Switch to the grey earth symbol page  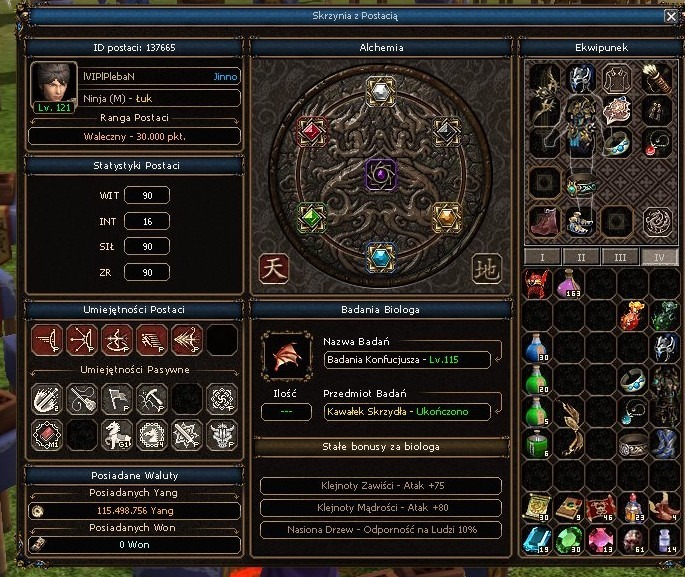click(x=486, y=268)
